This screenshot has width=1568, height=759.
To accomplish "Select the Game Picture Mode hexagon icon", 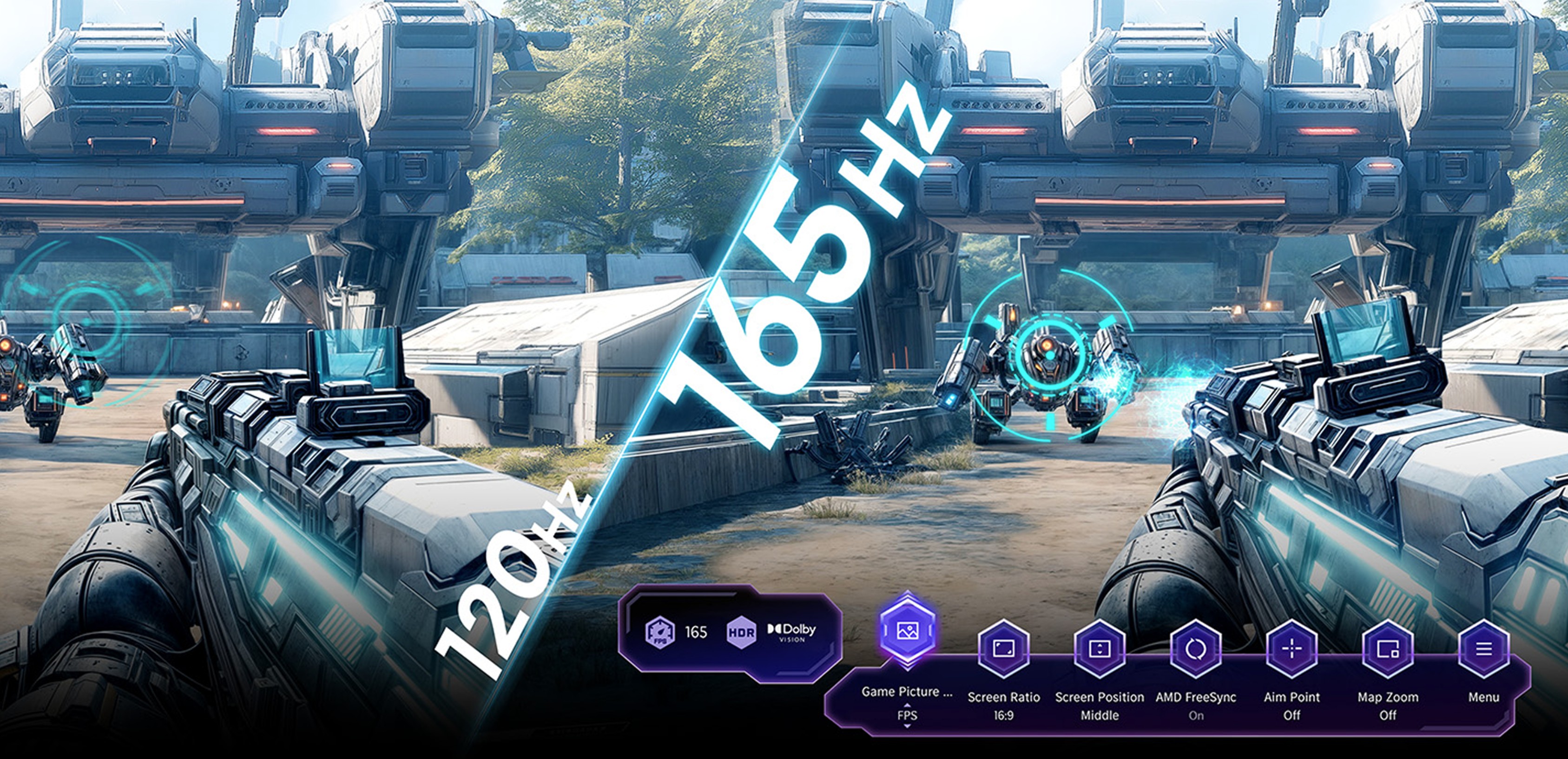I will click(907, 631).
